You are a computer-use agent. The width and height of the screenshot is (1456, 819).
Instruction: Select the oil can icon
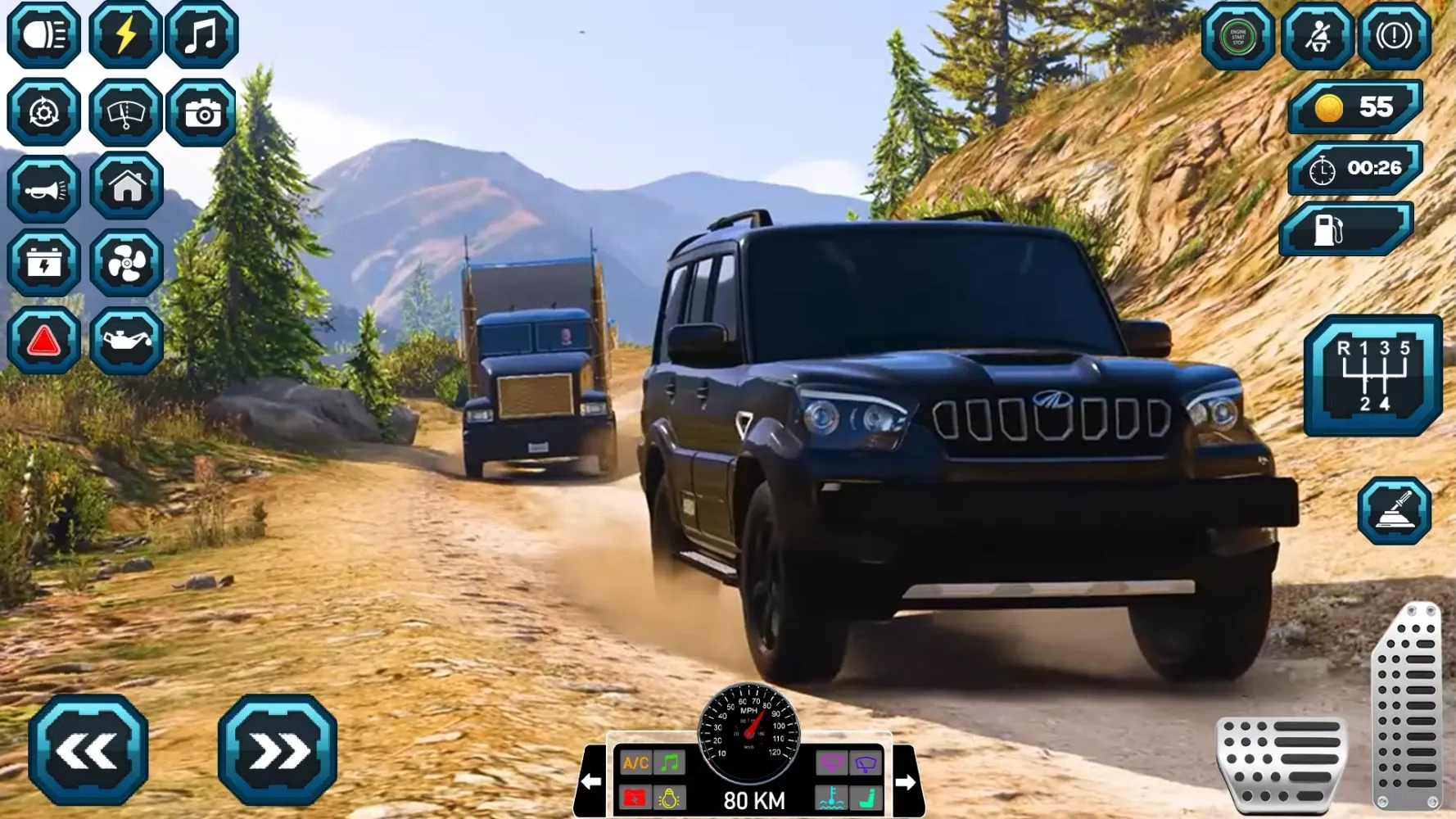point(127,341)
